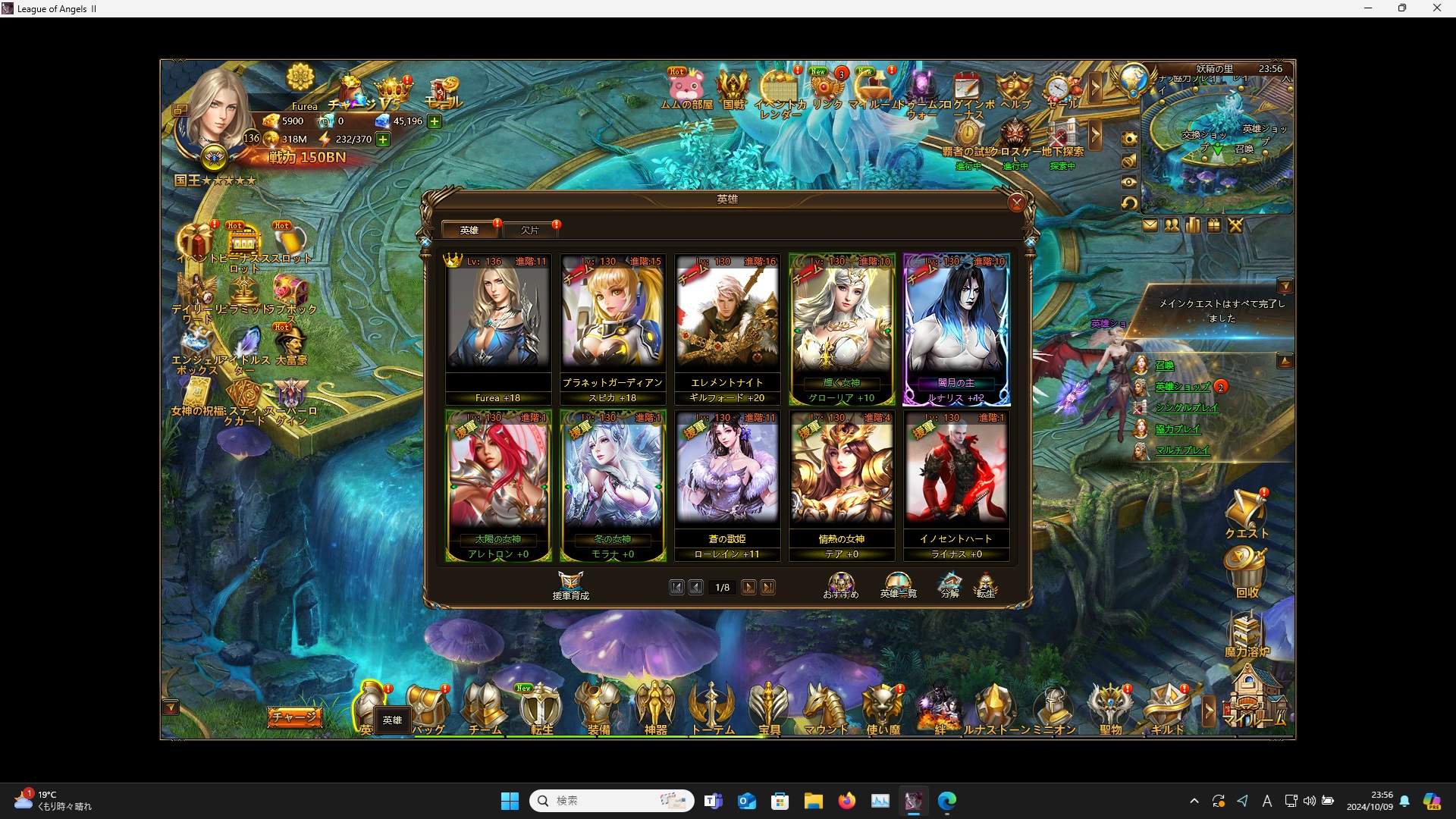The height and width of the screenshot is (819, 1456).
Task: Click the チャージ button
Action: click(295, 717)
